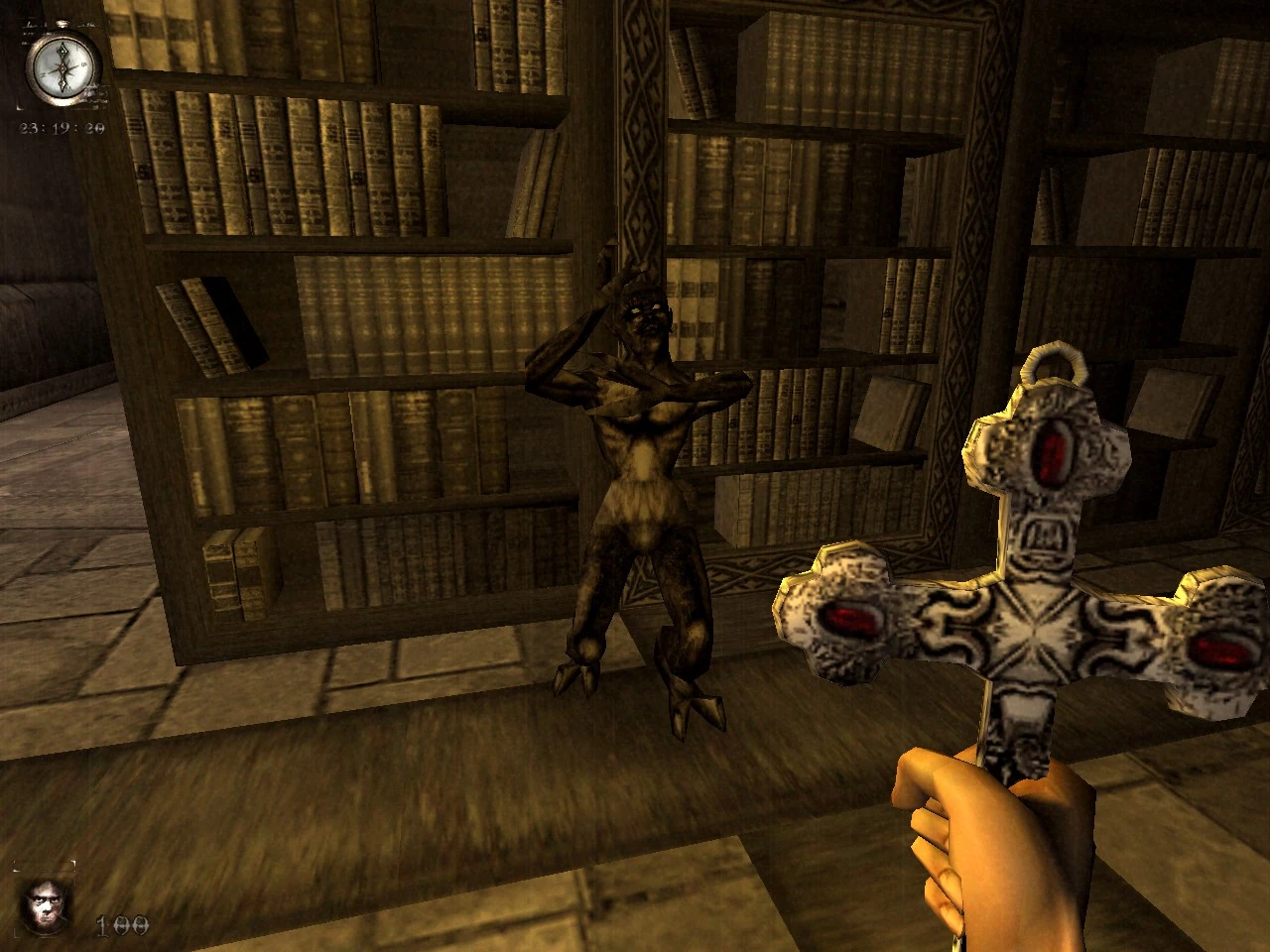Select the character face portrait
The width and height of the screenshot is (1270, 952).
point(43,903)
